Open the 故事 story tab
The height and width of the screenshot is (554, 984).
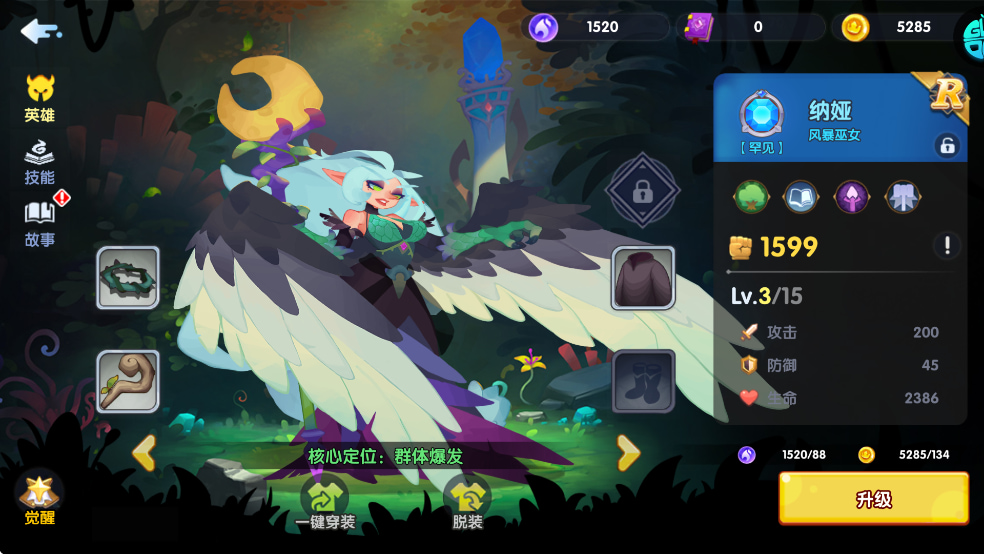click(x=40, y=223)
